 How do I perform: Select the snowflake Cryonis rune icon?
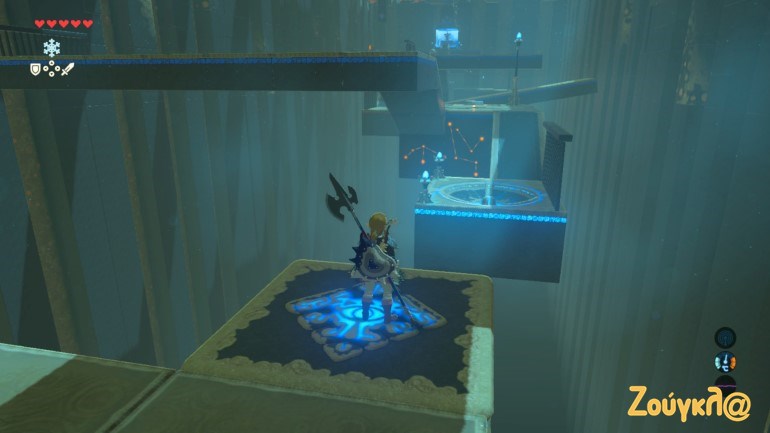(x=51, y=46)
